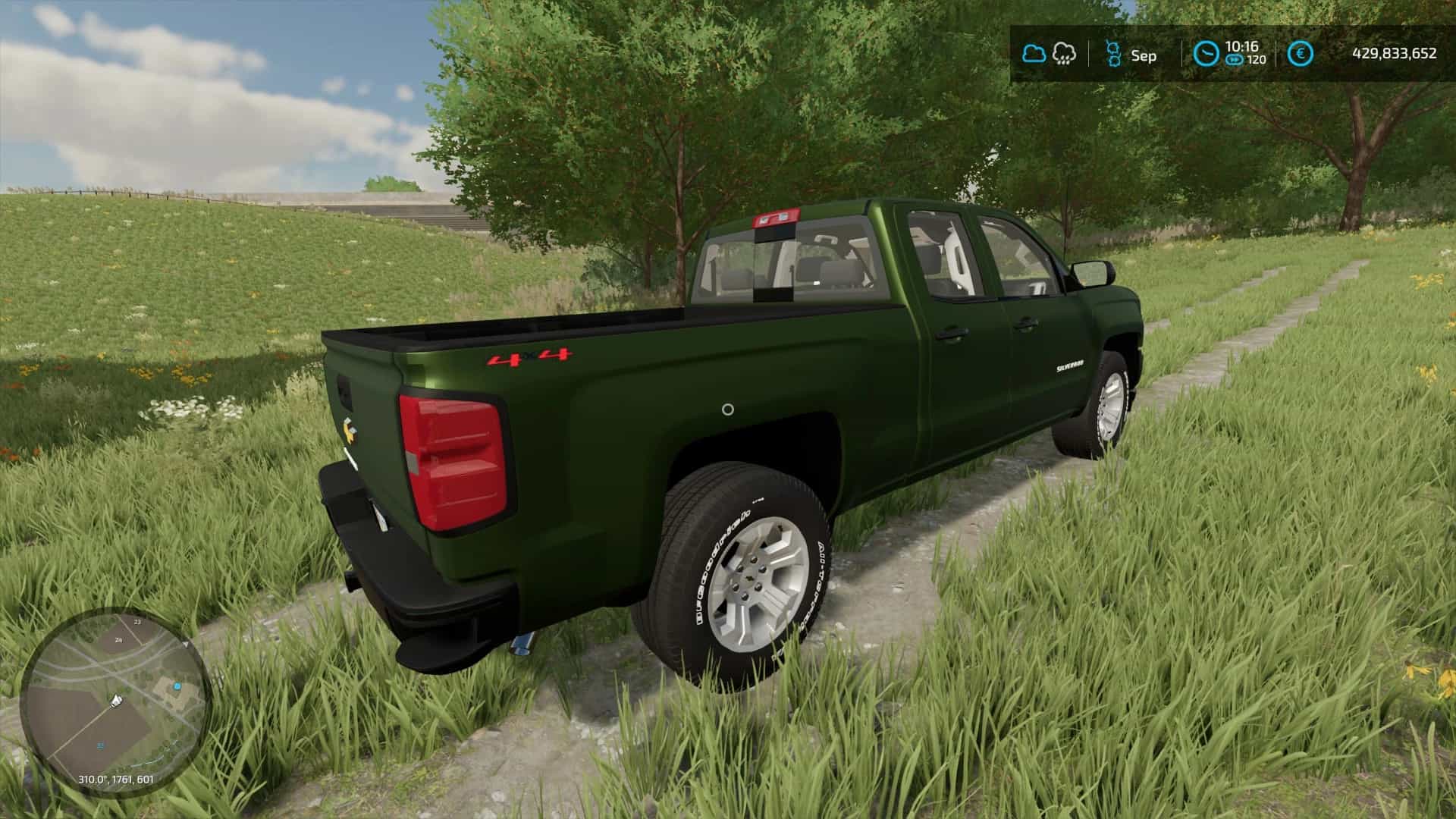Image resolution: width=1456 pixels, height=819 pixels.
Task: Click the clock icon
Action: (x=1206, y=54)
